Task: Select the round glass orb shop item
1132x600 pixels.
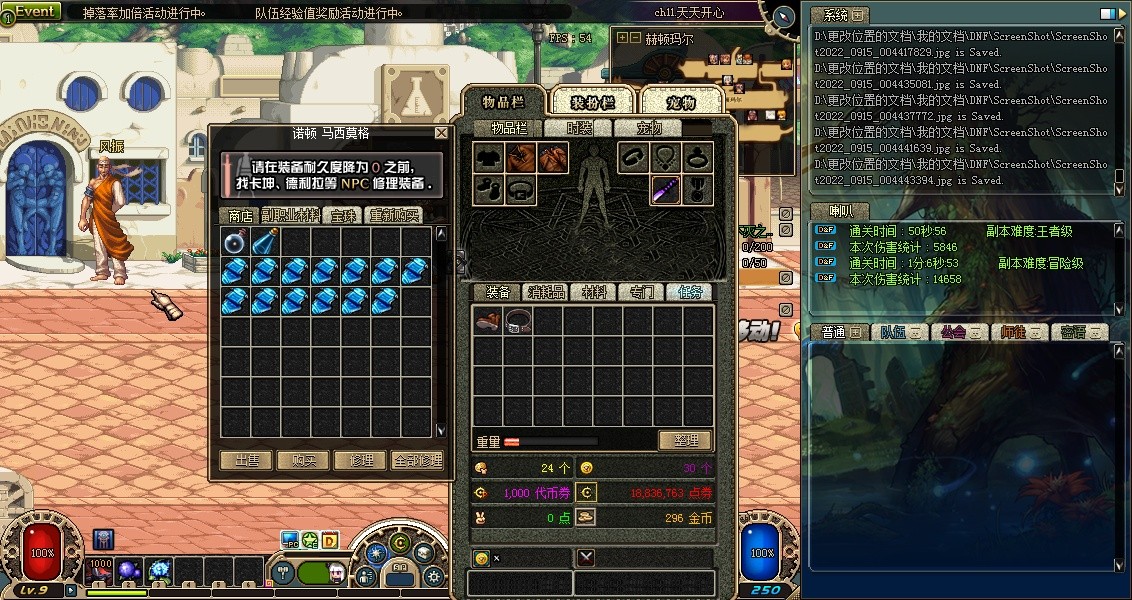Action: coord(235,241)
